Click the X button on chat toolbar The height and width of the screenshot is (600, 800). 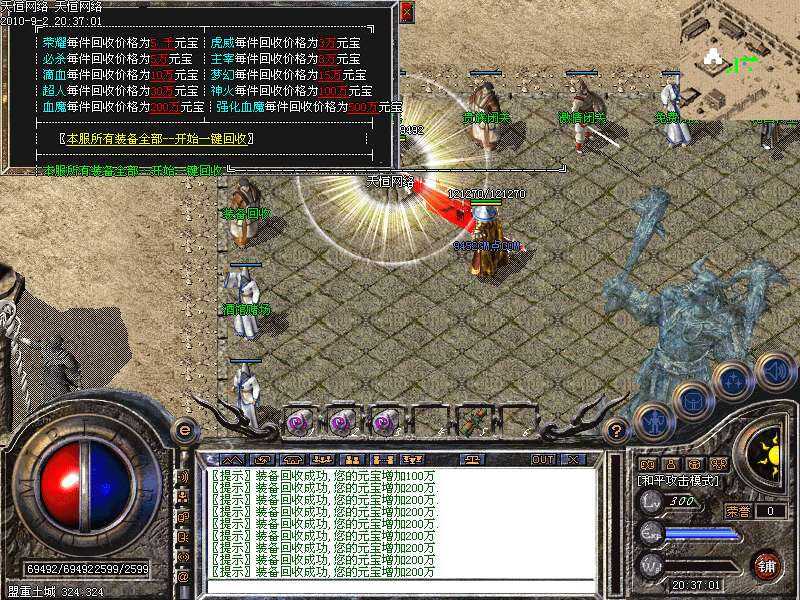click(x=574, y=459)
